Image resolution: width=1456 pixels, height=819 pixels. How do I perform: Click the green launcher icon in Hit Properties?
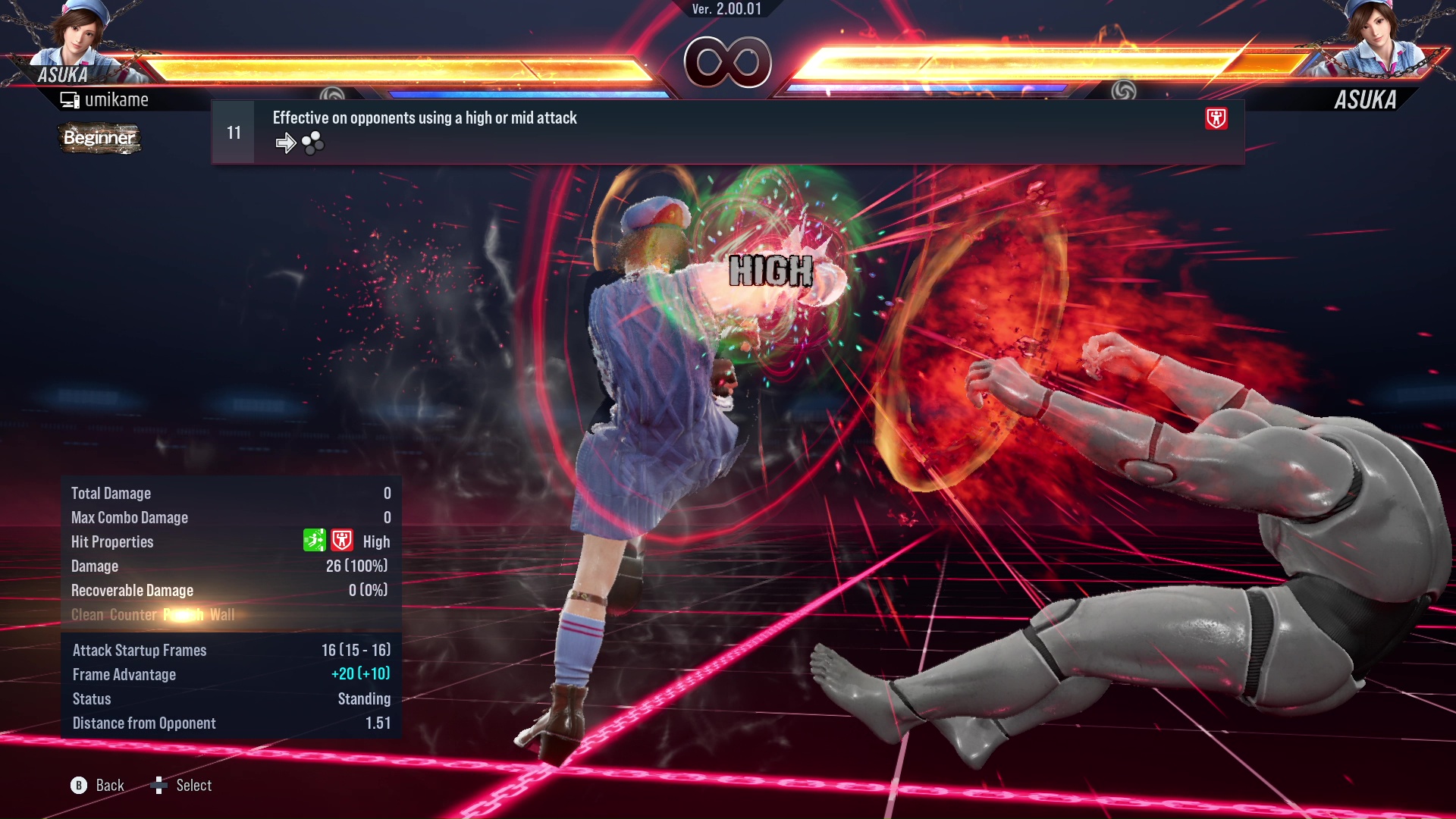315,541
